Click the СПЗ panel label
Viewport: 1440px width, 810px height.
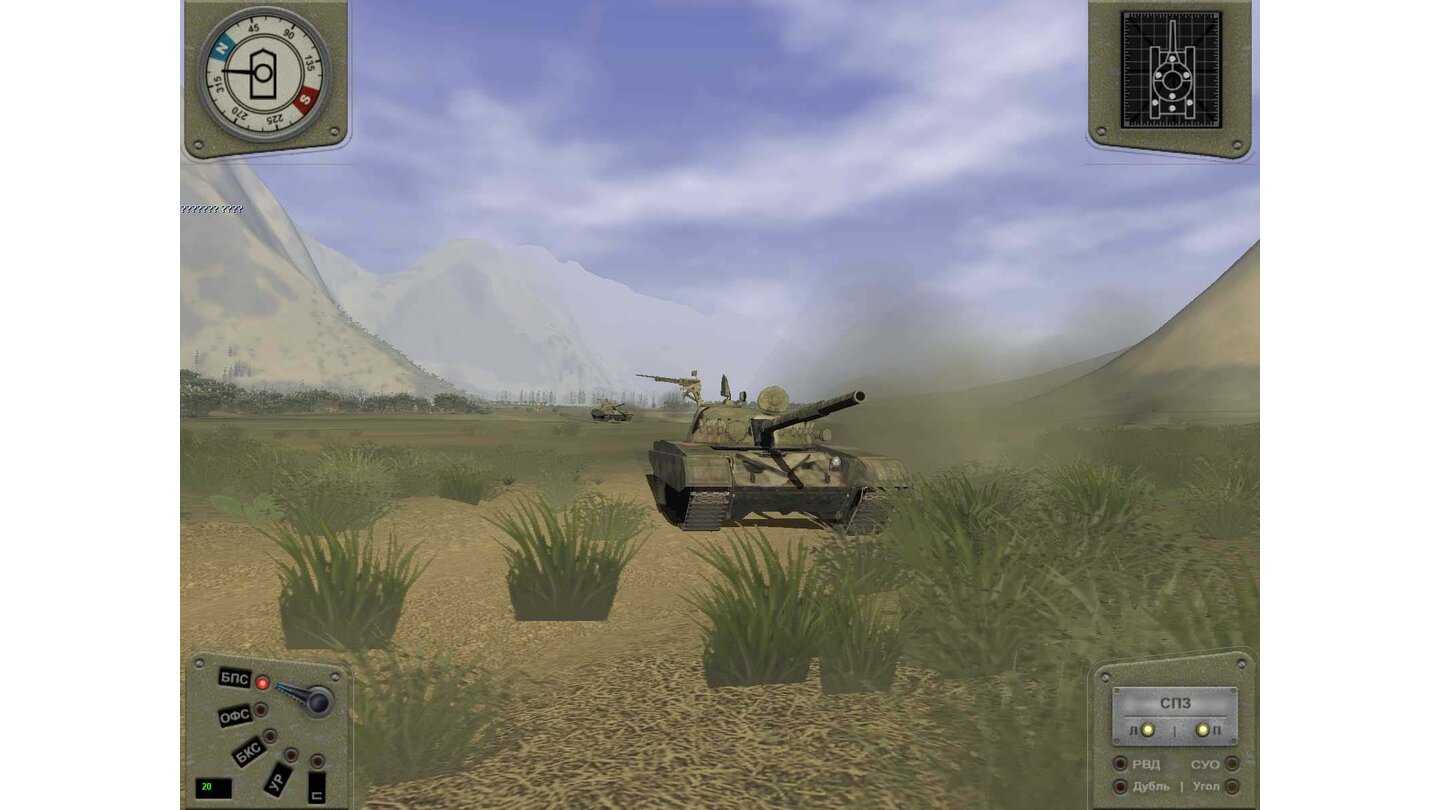[1176, 703]
